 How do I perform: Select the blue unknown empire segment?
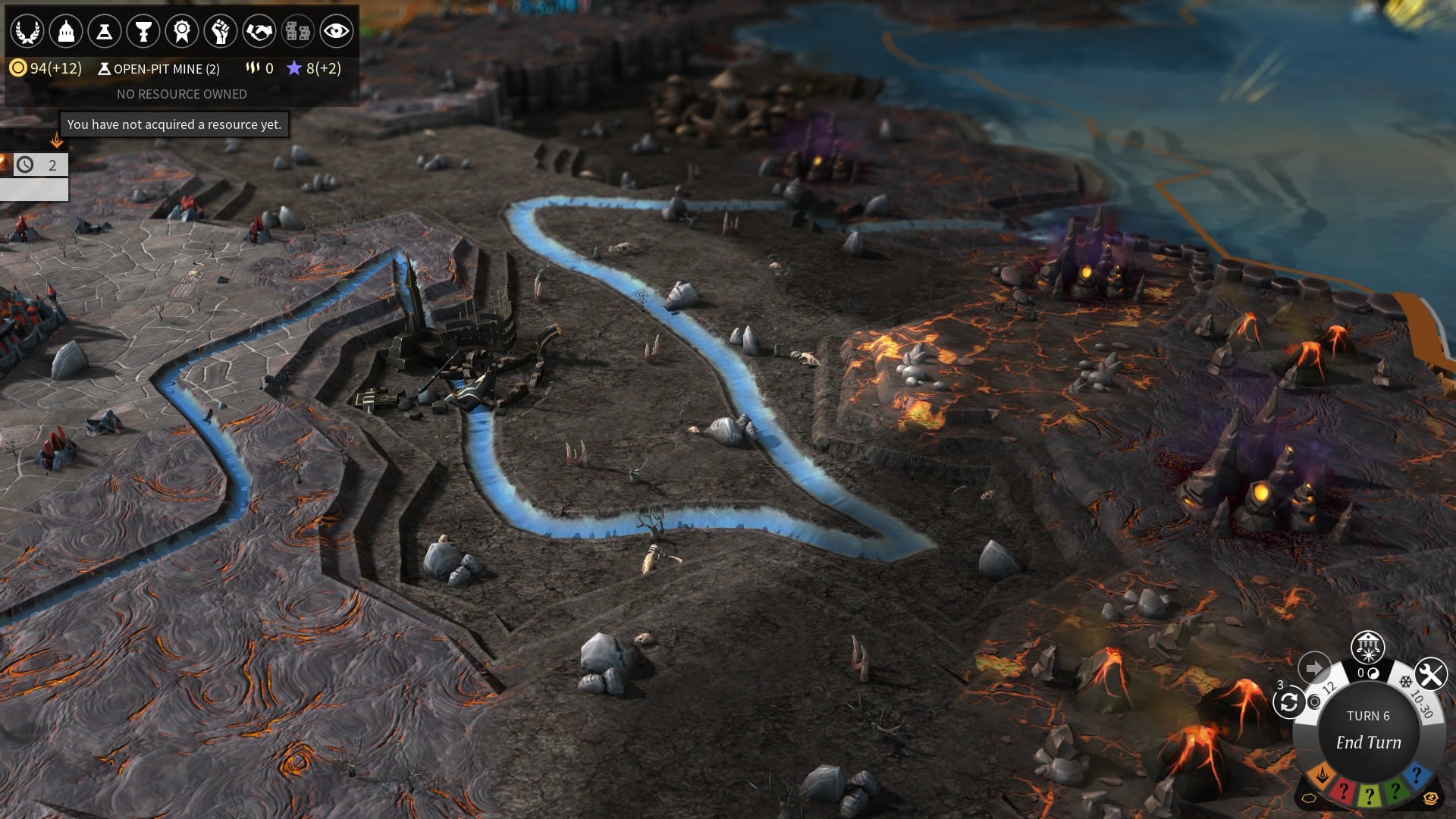[1416, 776]
